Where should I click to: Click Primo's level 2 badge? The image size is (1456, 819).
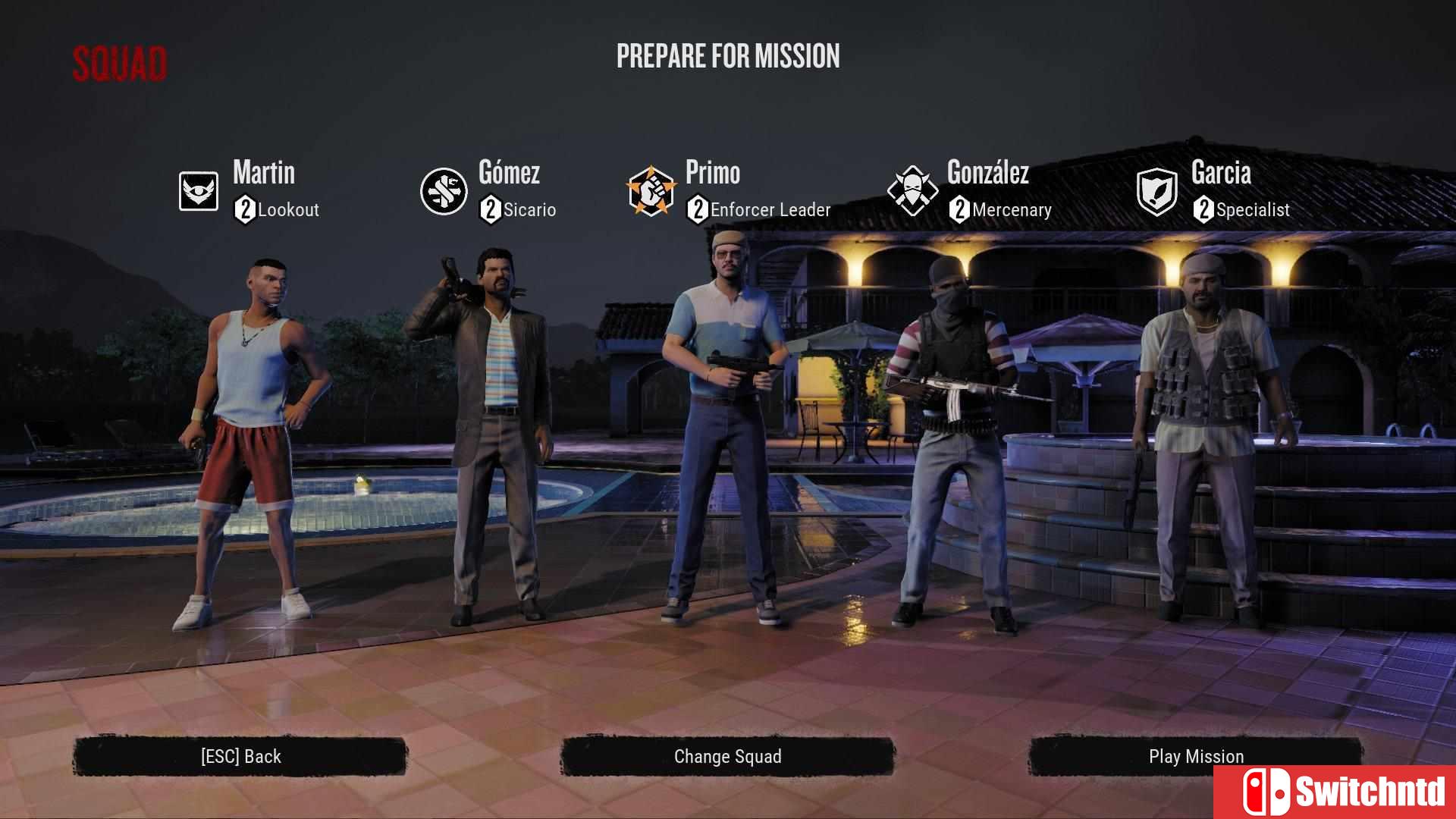(x=698, y=210)
